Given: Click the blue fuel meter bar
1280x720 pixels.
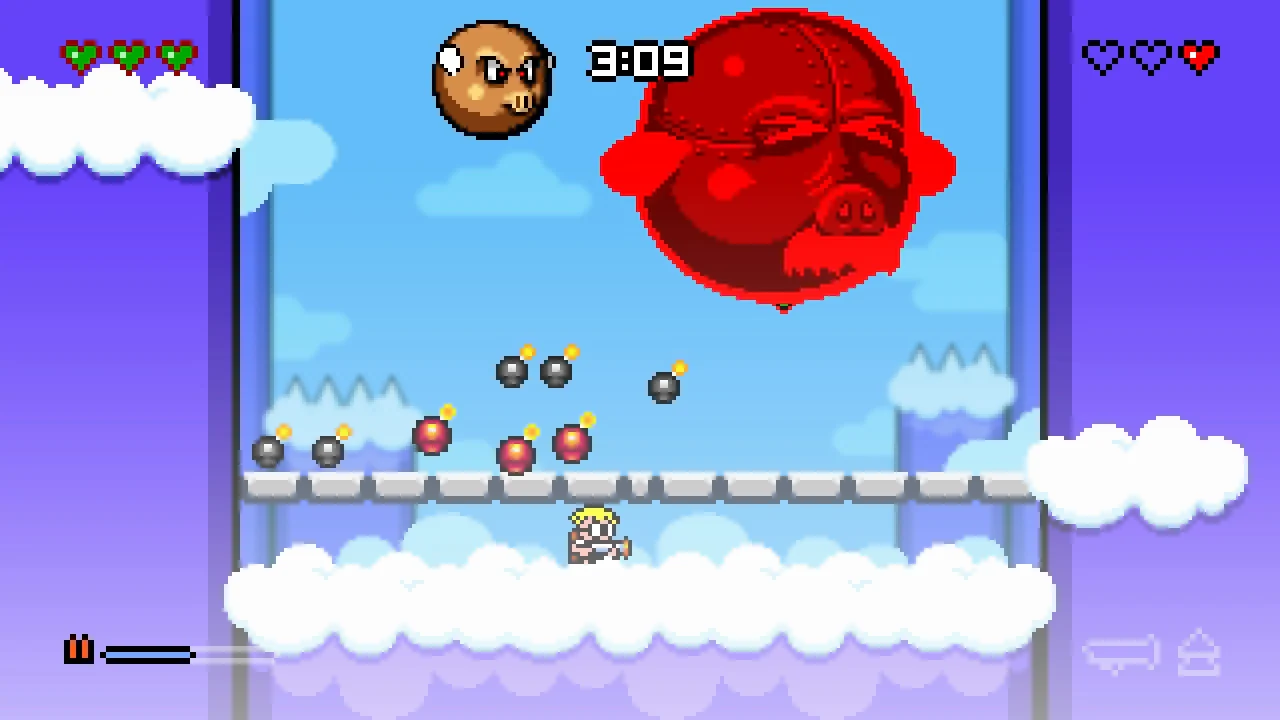Looking at the screenshot, I should (148, 654).
